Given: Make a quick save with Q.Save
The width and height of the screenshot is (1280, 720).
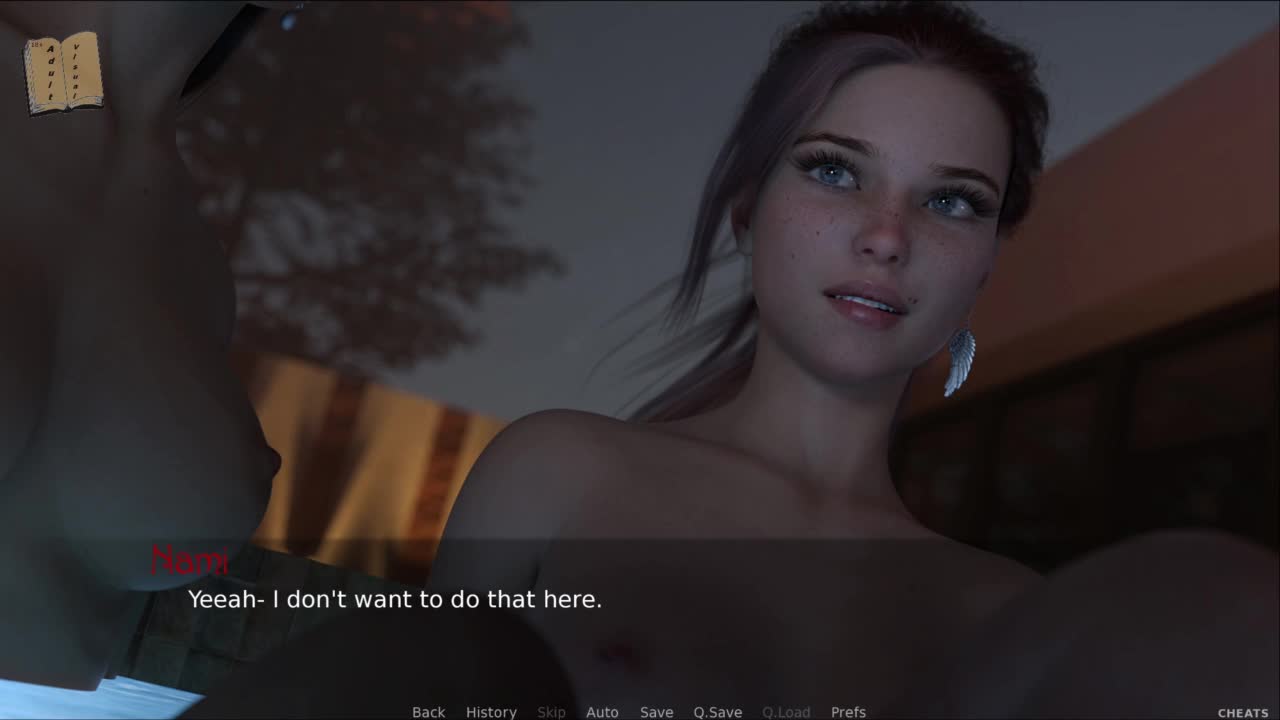Looking at the screenshot, I should coord(717,712).
